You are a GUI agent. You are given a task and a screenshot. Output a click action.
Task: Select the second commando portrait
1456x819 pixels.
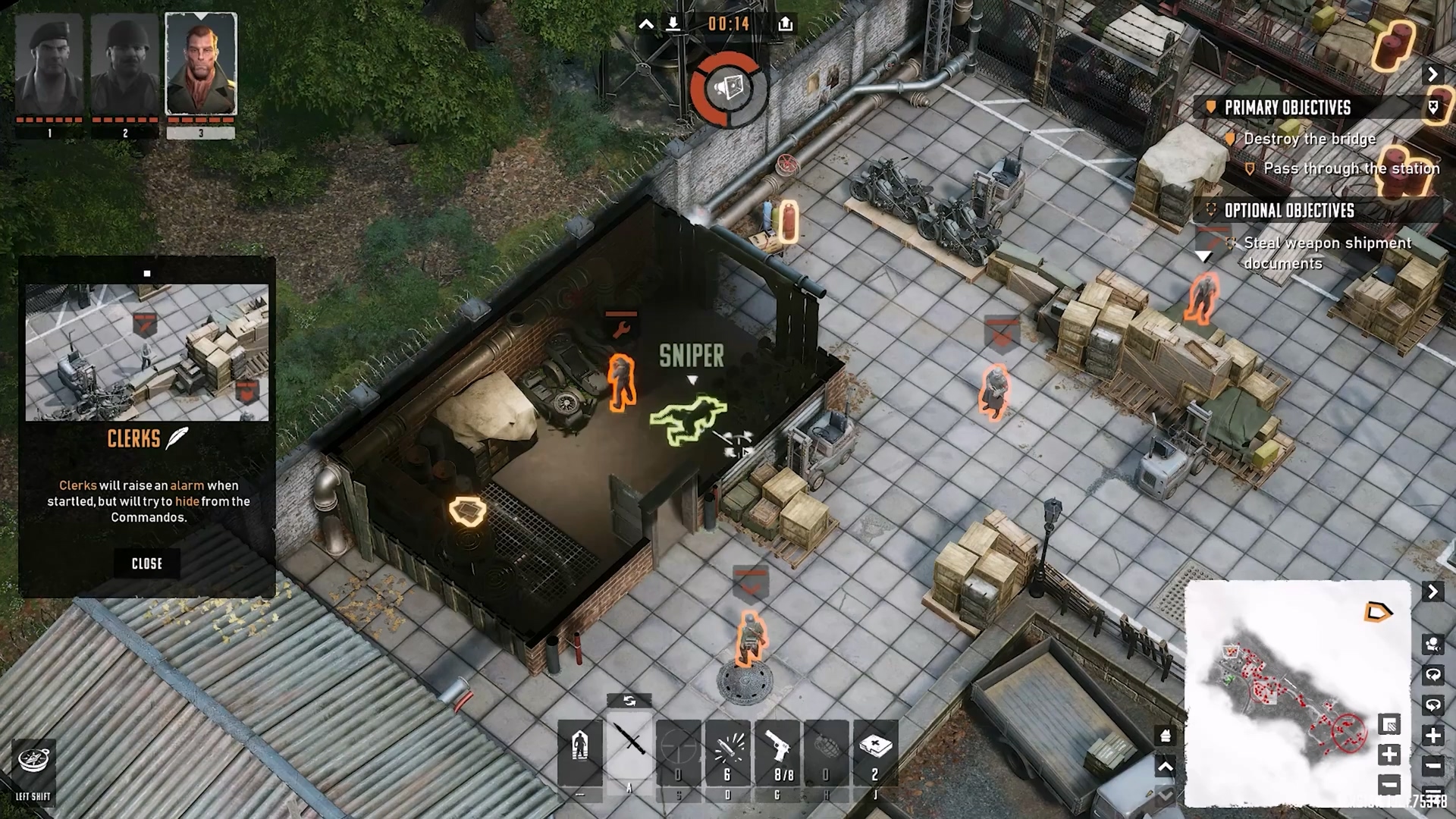(125, 64)
